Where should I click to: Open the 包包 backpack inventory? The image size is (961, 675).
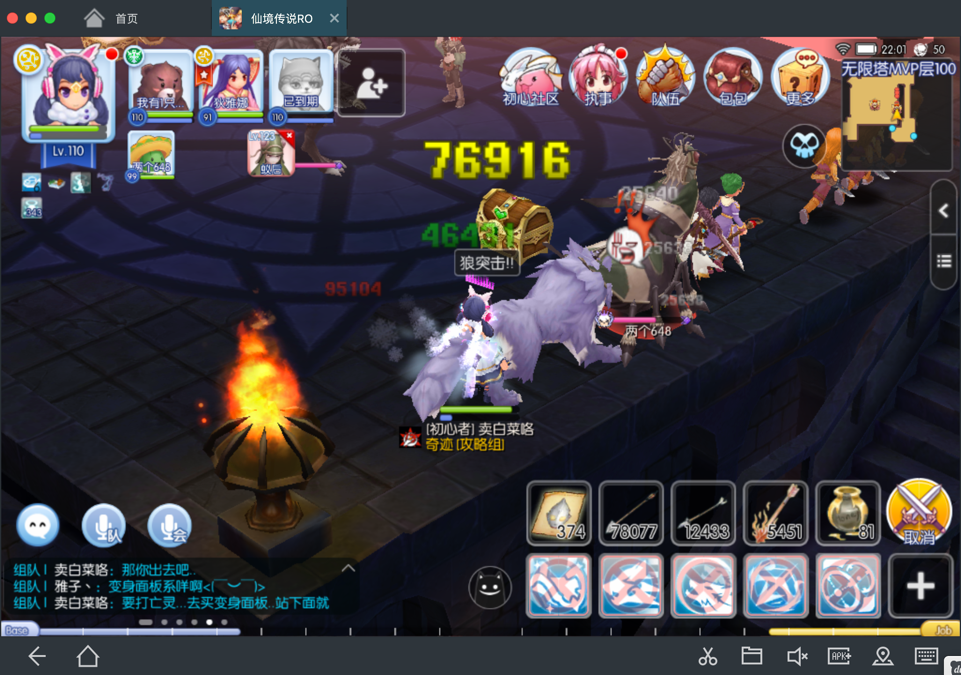click(x=733, y=76)
